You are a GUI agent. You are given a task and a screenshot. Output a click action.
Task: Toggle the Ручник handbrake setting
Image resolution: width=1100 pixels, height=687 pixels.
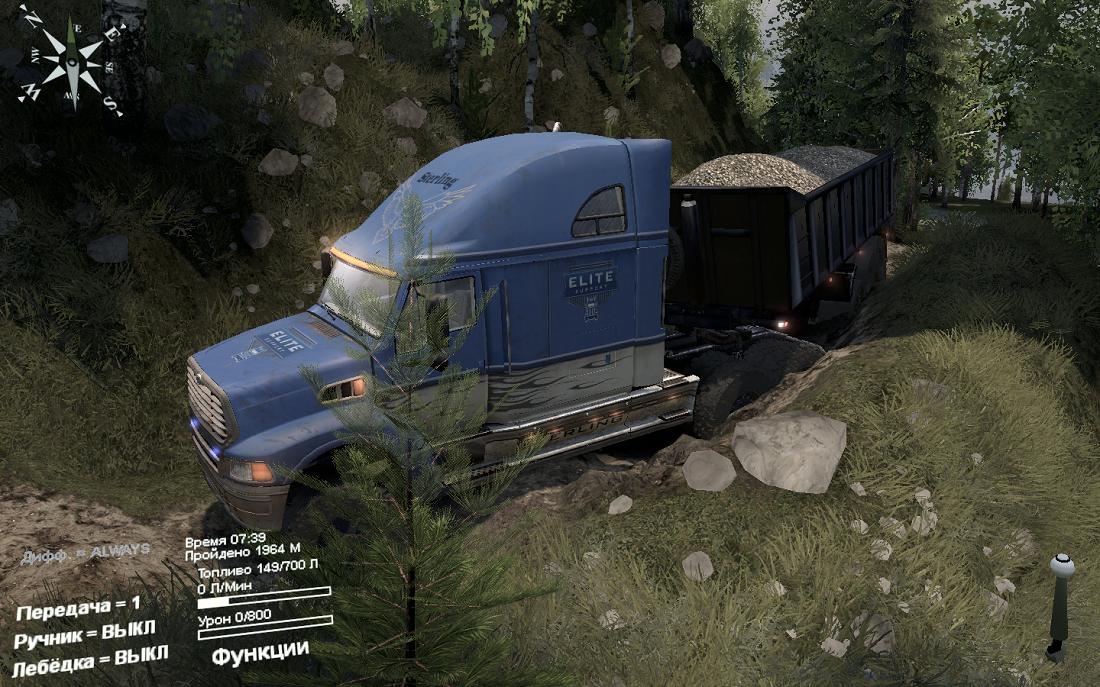[85, 634]
